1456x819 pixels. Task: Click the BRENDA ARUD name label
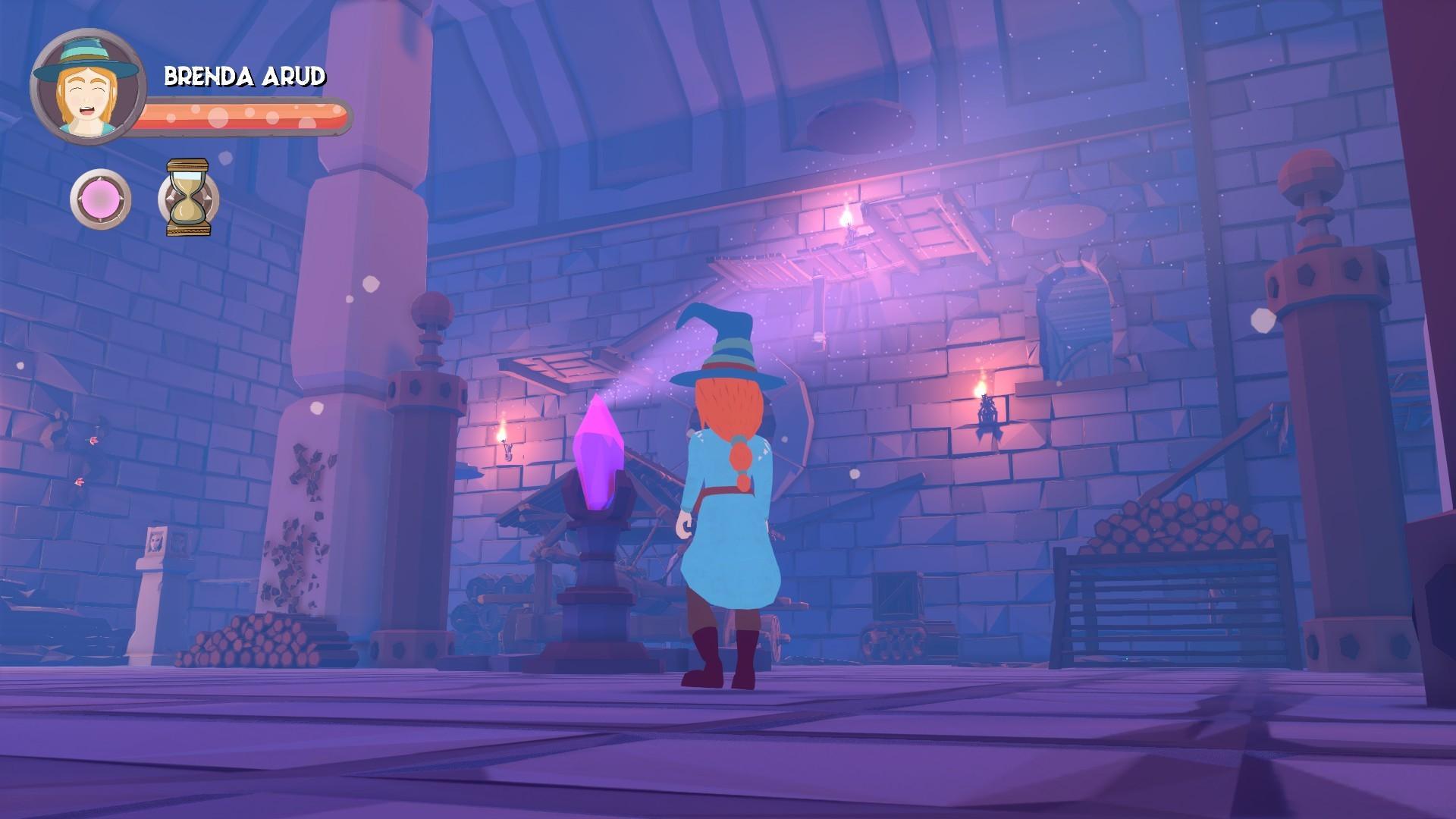click(x=244, y=76)
